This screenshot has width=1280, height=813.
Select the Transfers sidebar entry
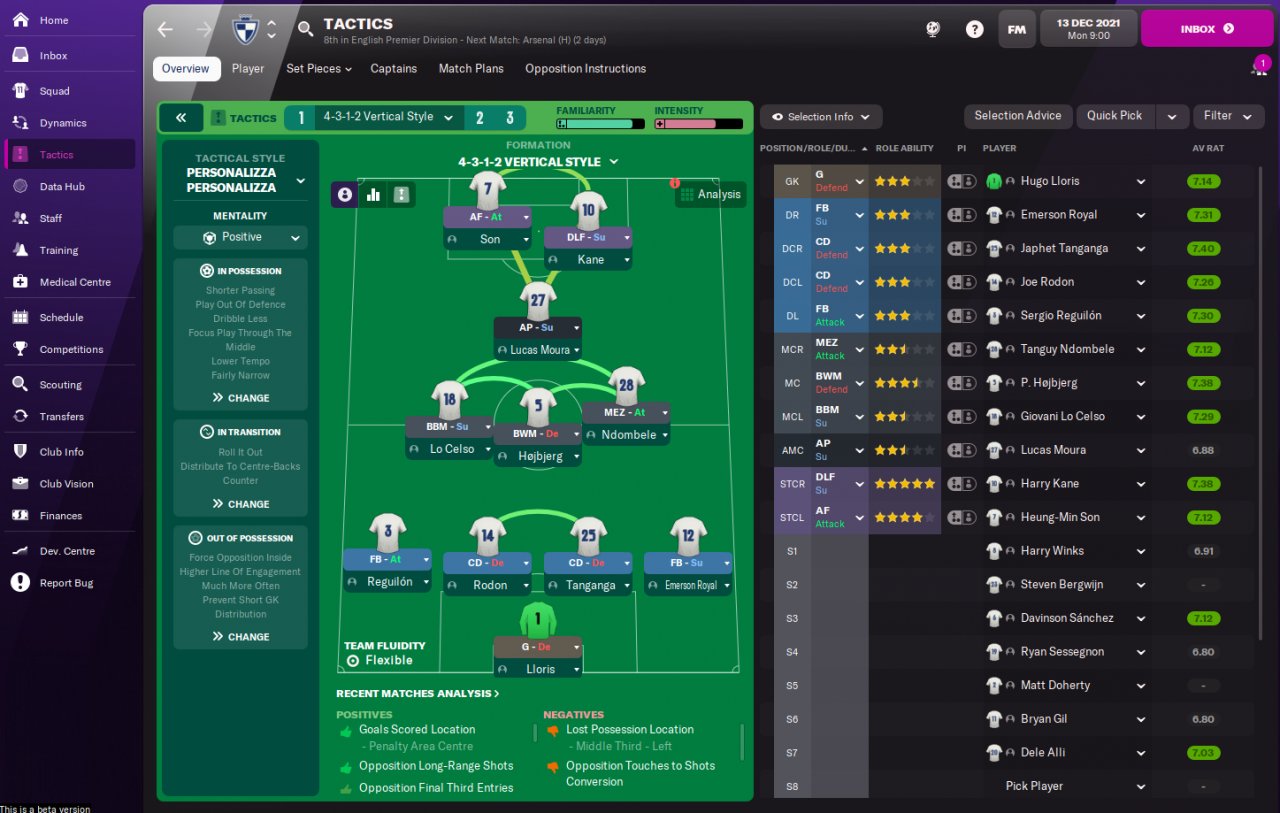tap(62, 417)
